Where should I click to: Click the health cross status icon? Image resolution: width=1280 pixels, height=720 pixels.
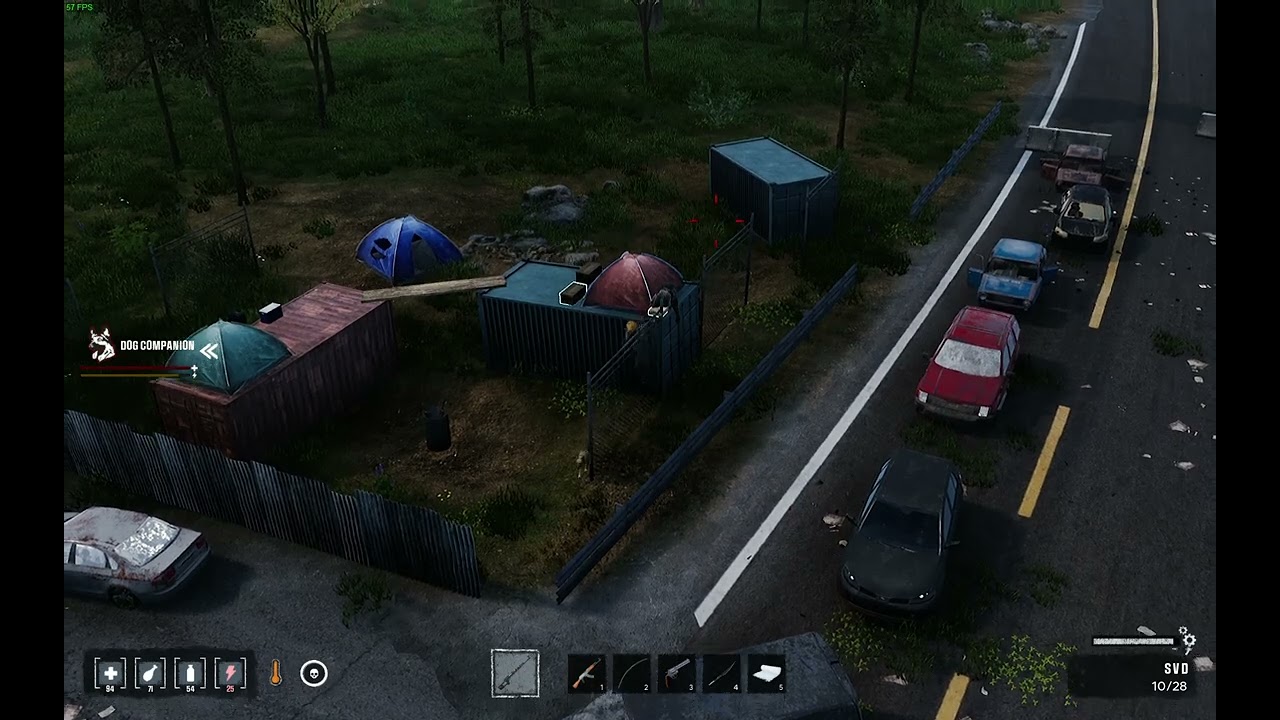(110, 673)
